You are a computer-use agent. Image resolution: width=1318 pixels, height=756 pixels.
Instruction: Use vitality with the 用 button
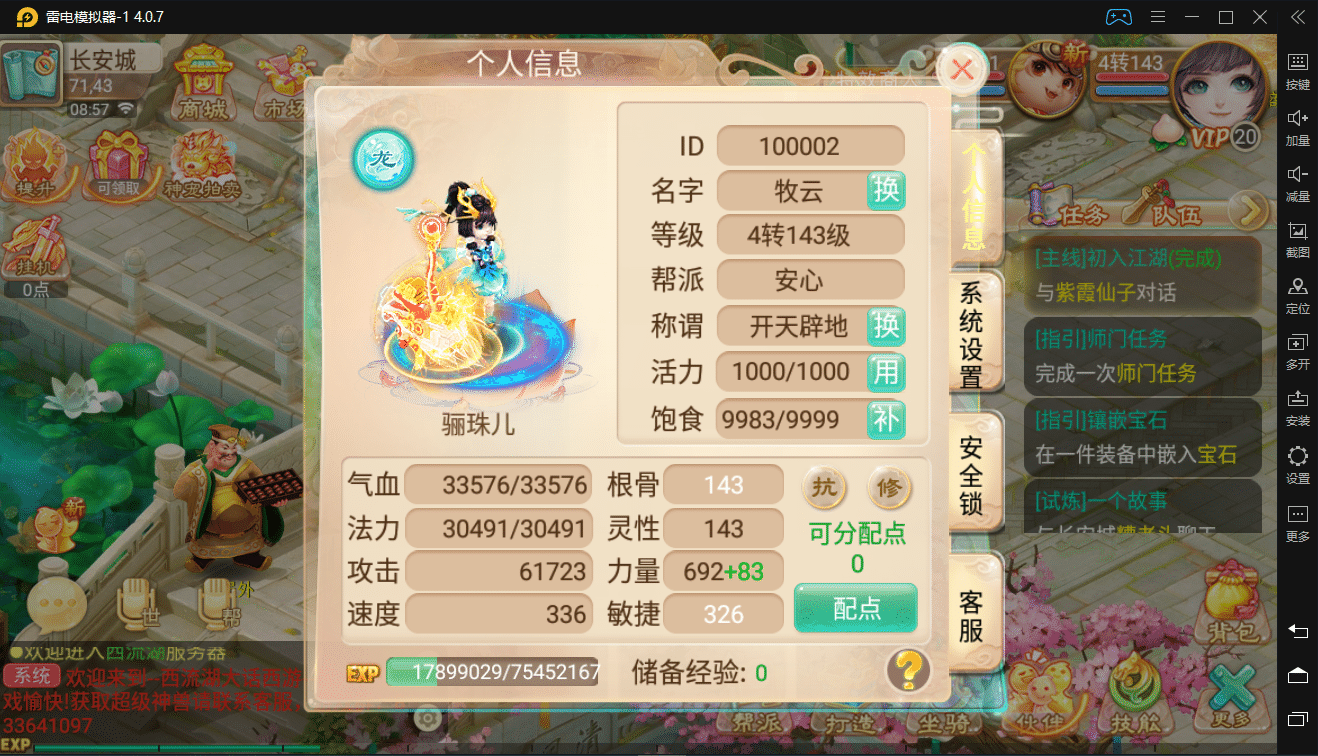pyautogui.click(x=886, y=372)
